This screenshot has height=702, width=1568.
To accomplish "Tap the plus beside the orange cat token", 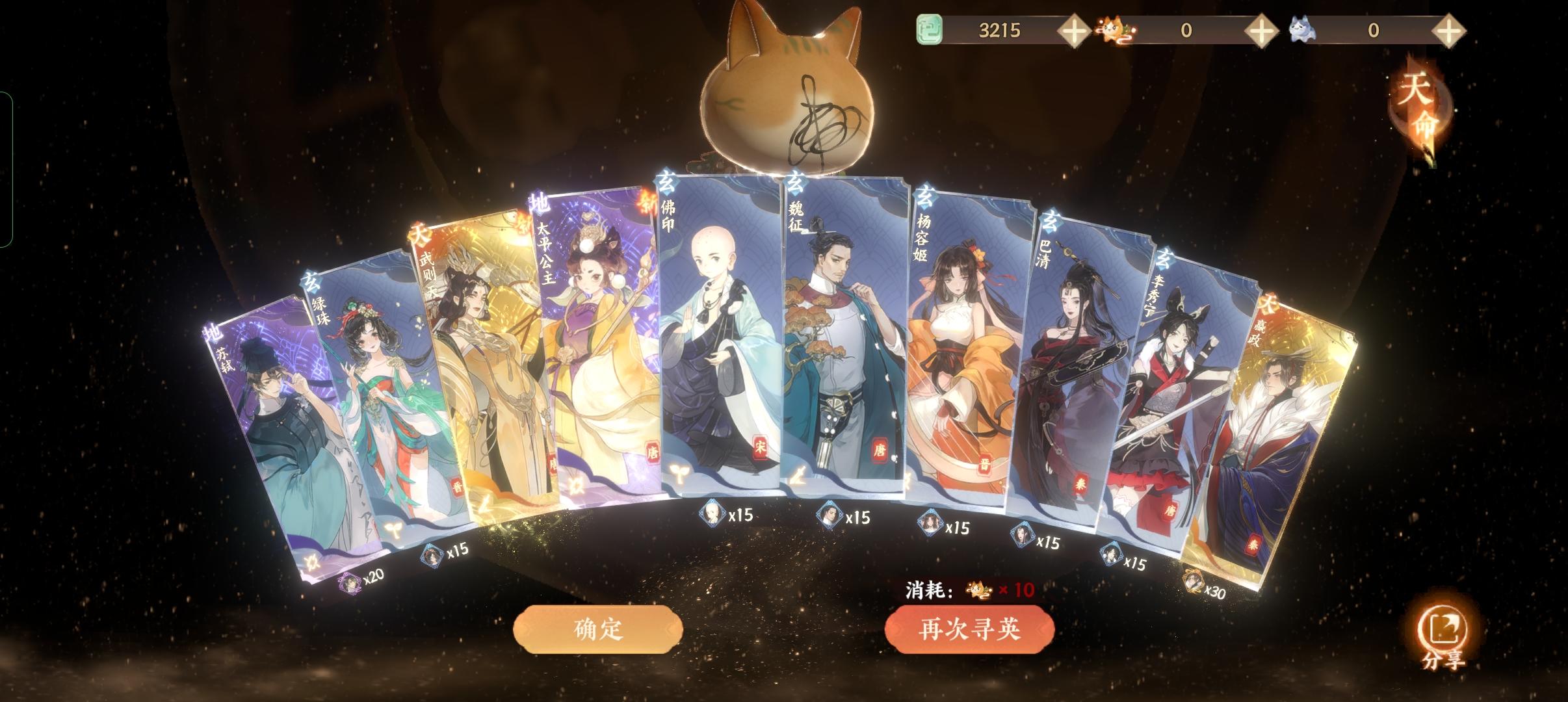I will click(1261, 30).
